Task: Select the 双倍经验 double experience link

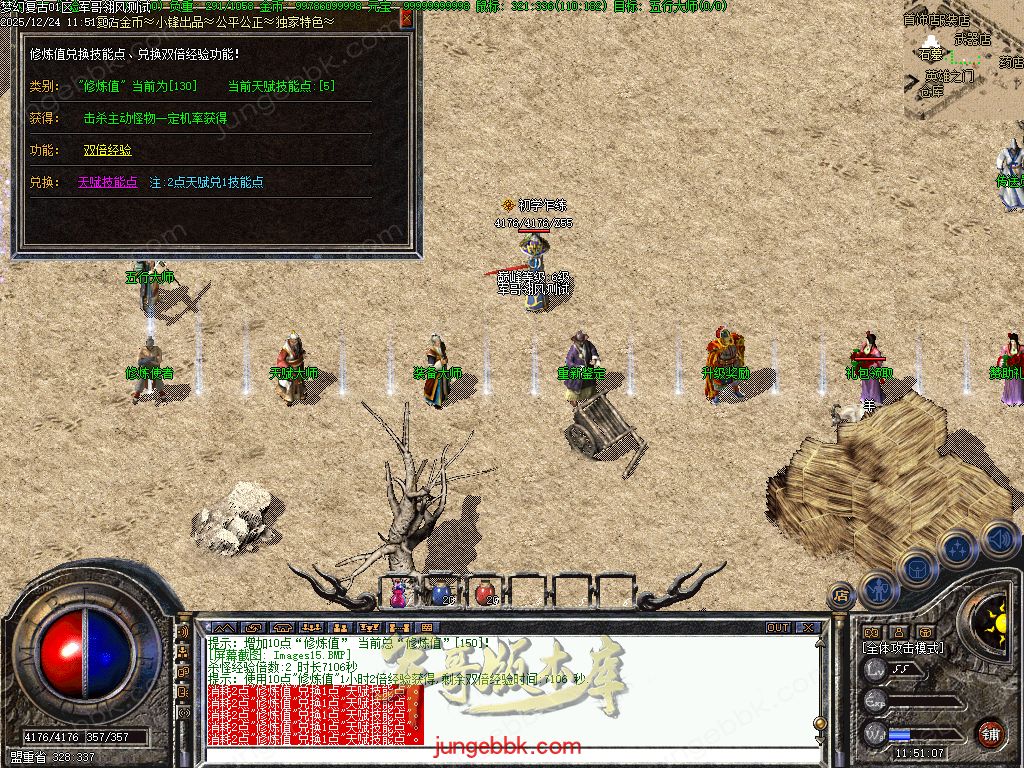Action: click(x=107, y=150)
